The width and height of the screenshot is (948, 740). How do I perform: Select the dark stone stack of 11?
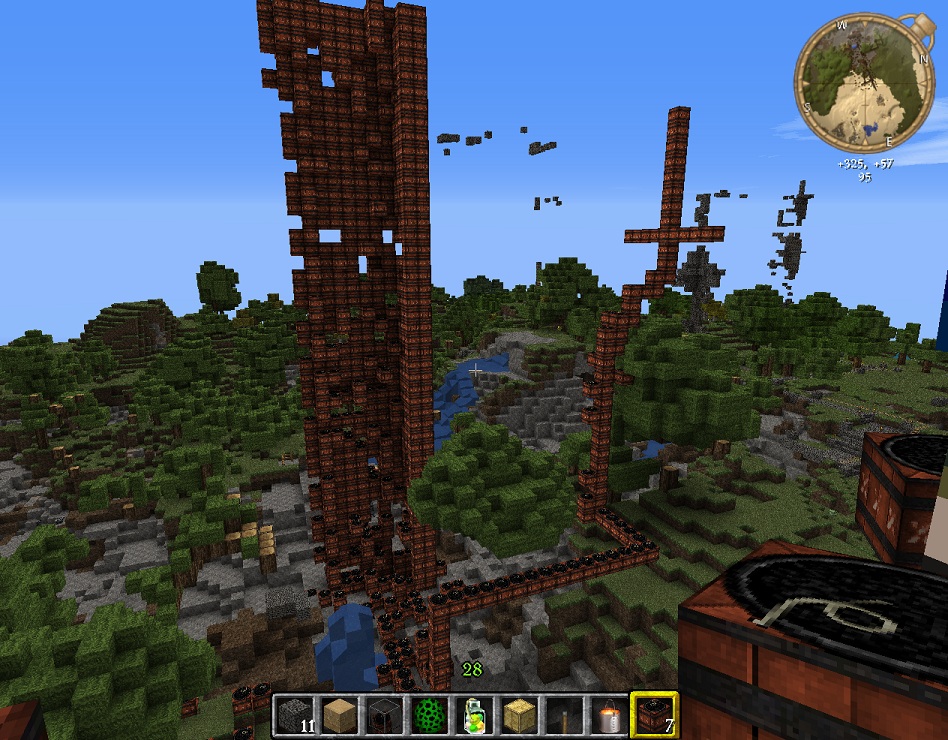(294, 715)
